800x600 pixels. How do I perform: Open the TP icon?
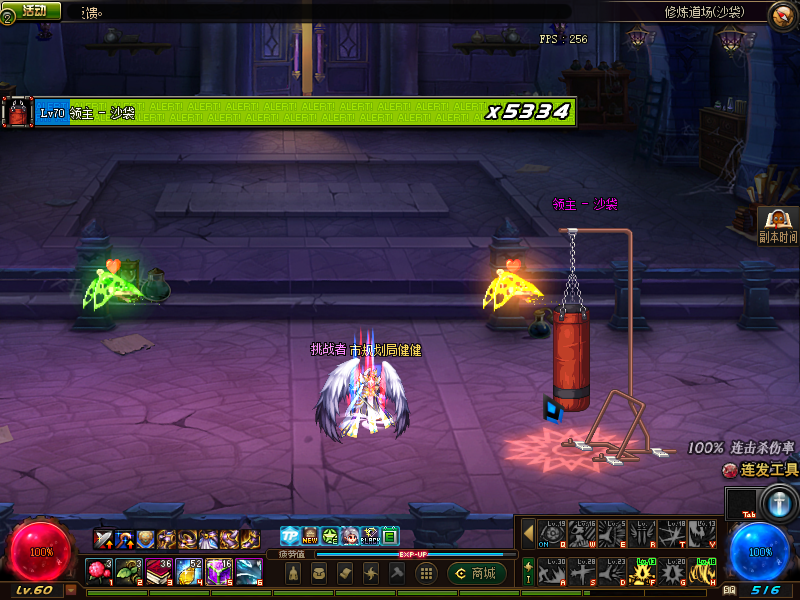(289, 536)
